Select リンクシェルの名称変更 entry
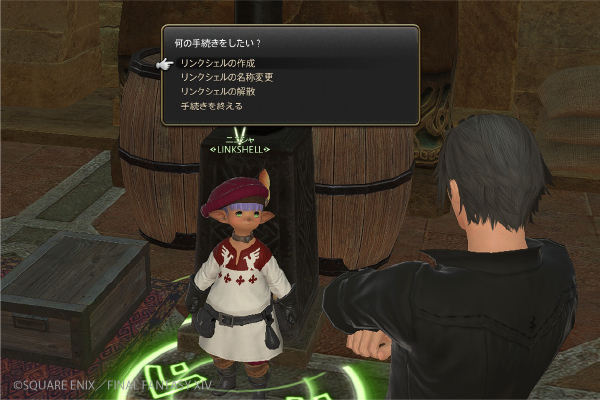 click(227, 77)
